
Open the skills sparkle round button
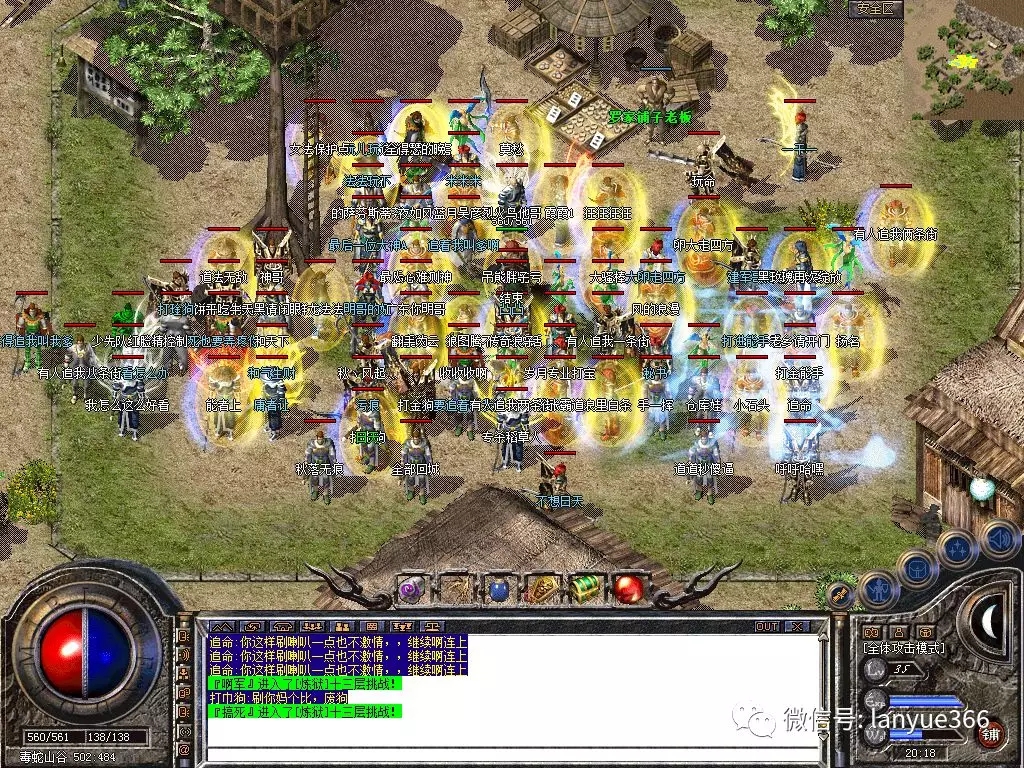pyautogui.click(x=956, y=549)
